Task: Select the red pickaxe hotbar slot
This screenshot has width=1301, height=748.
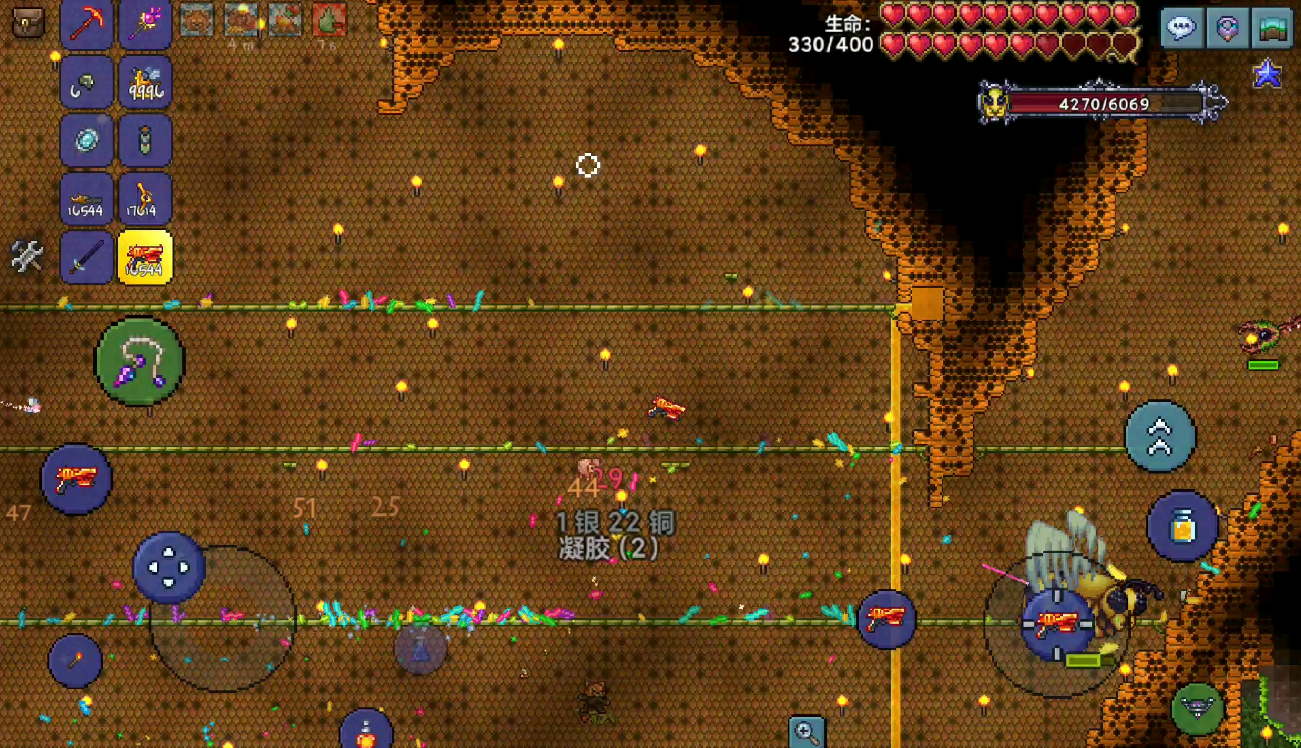Action: click(x=86, y=23)
